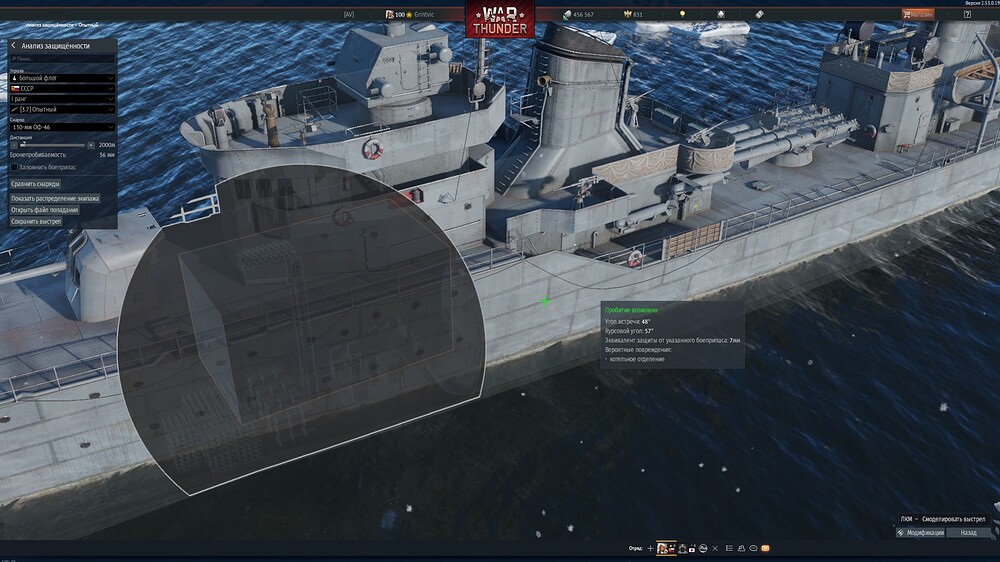This screenshot has width=1000, height=562.
Task: Click Сохранить выстрел button
Action: coord(35,221)
